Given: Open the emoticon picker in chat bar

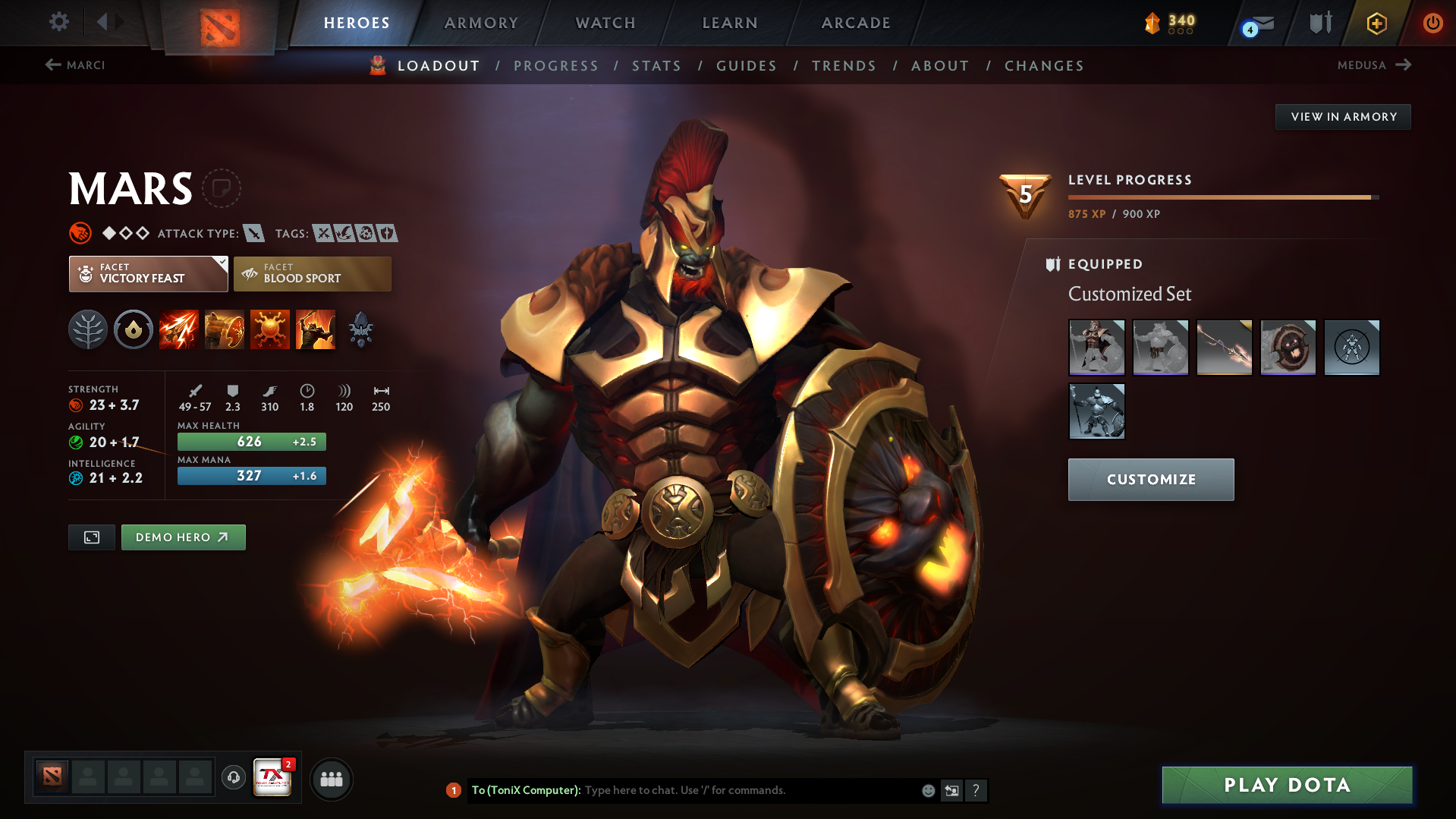Looking at the screenshot, I should pos(927,790).
